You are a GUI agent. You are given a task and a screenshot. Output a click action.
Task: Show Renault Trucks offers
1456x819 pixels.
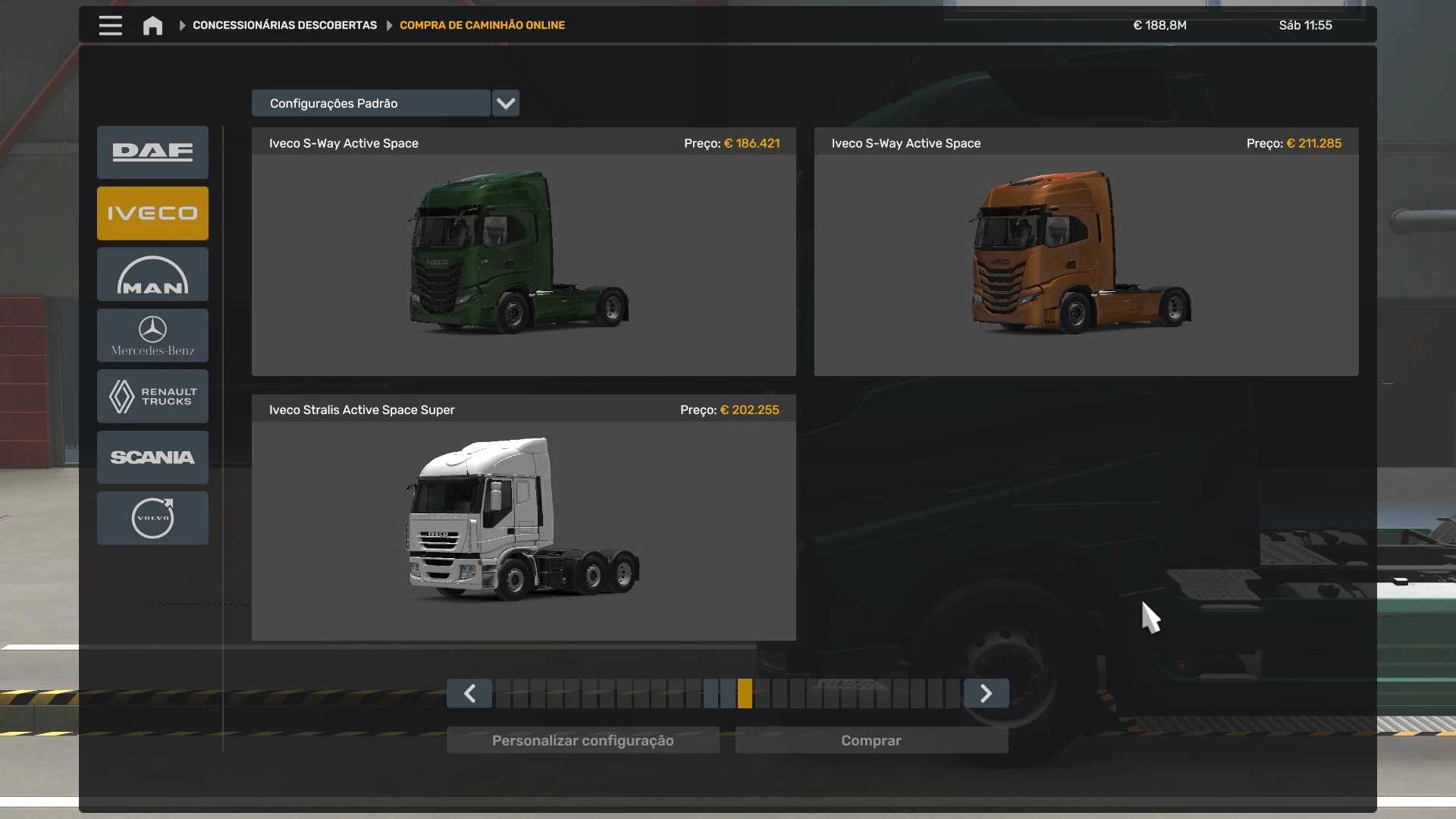[152, 396]
